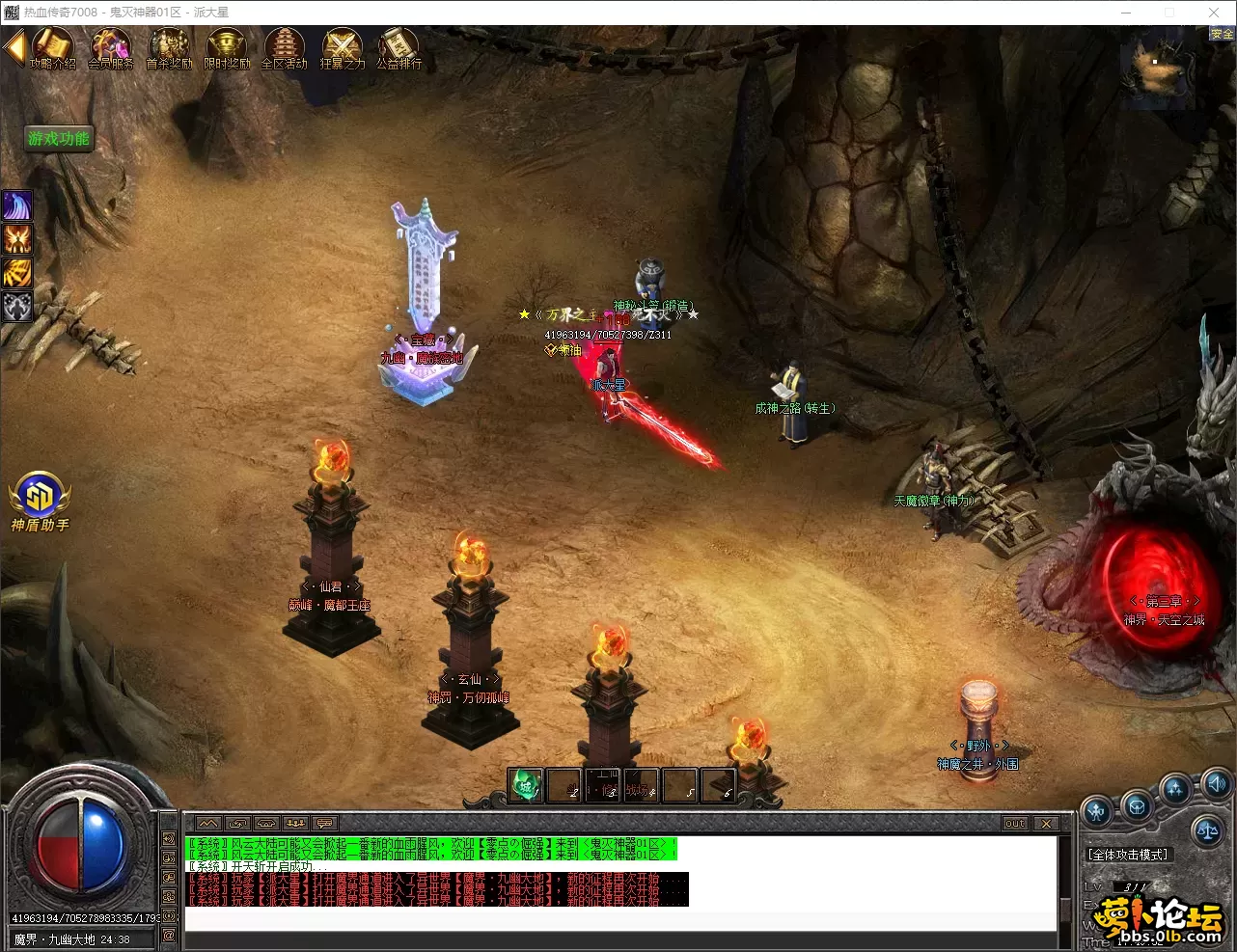The image size is (1237, 952).
Task: Use the green town scroll hotbar slot
Action: [x=526, y=785]
